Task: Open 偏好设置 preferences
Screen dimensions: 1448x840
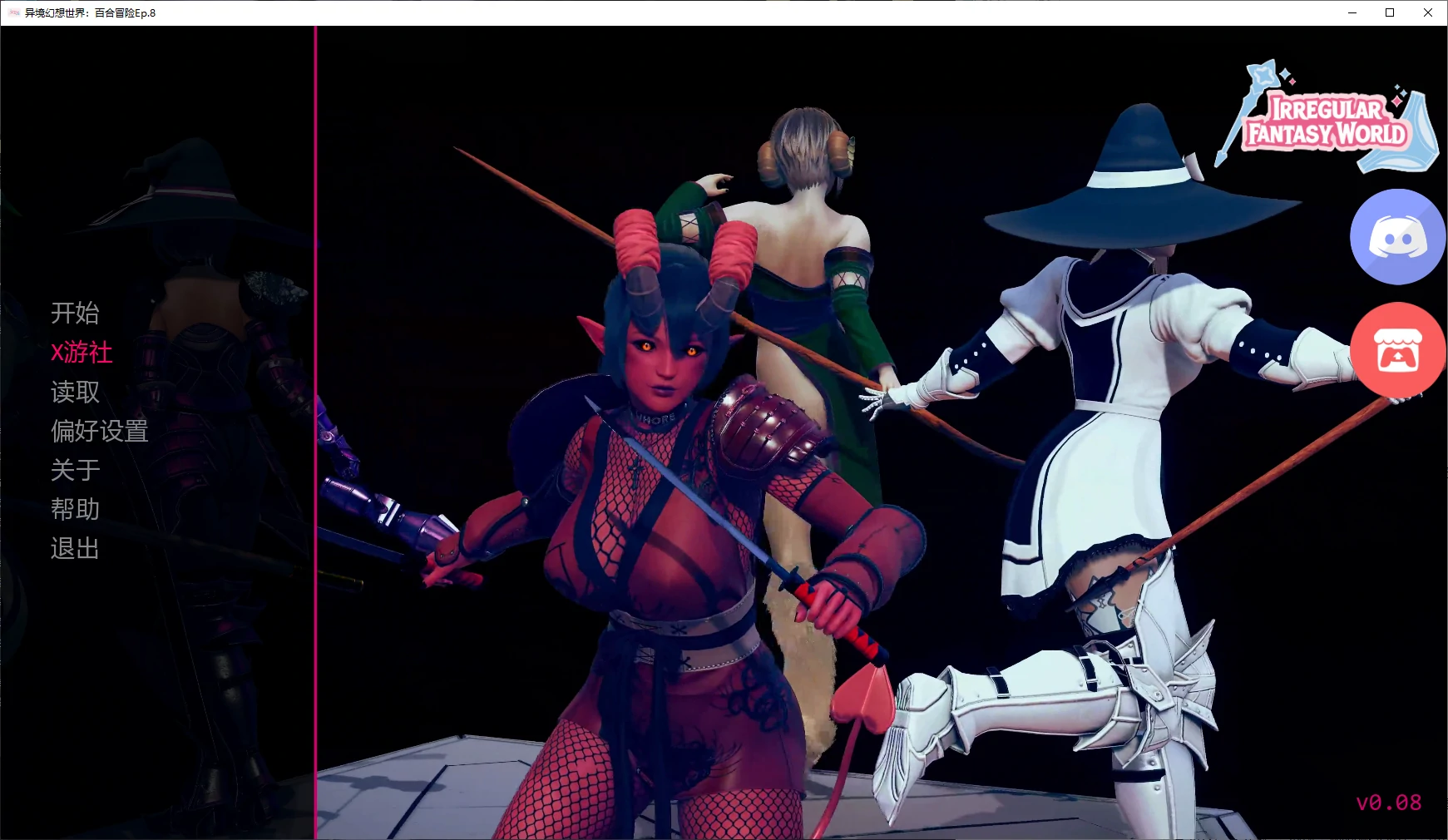Action: pyautogui.click(x=99, y=431)
